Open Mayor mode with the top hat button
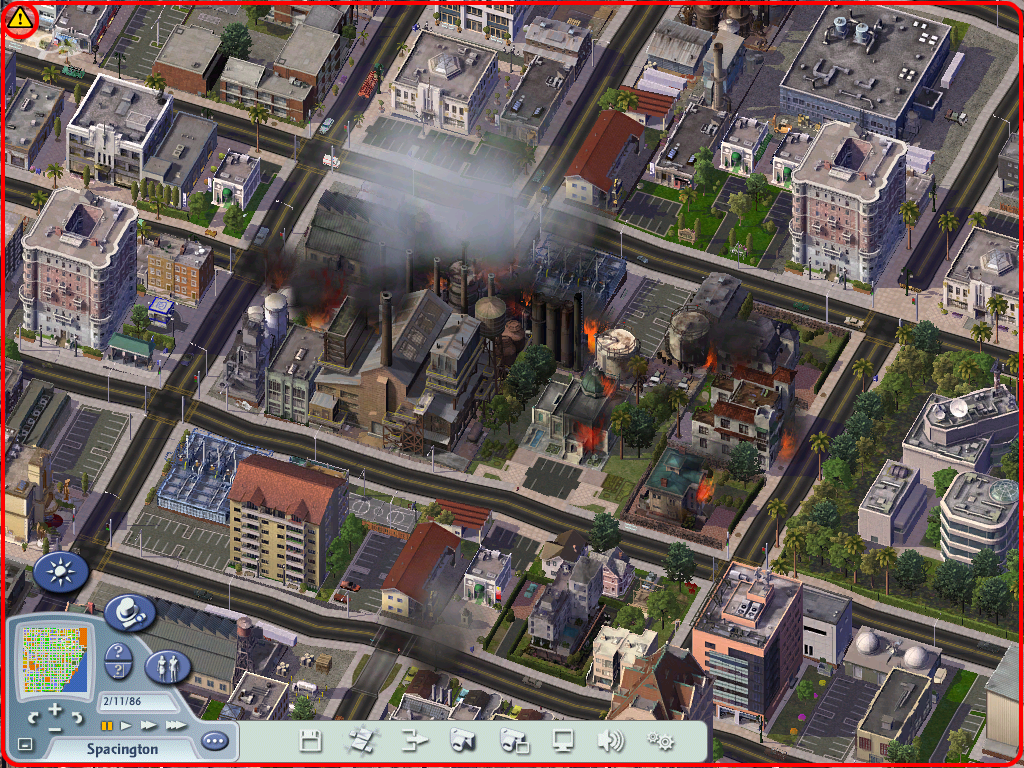Screen dimensions: 1024x768 coord(130,612)
